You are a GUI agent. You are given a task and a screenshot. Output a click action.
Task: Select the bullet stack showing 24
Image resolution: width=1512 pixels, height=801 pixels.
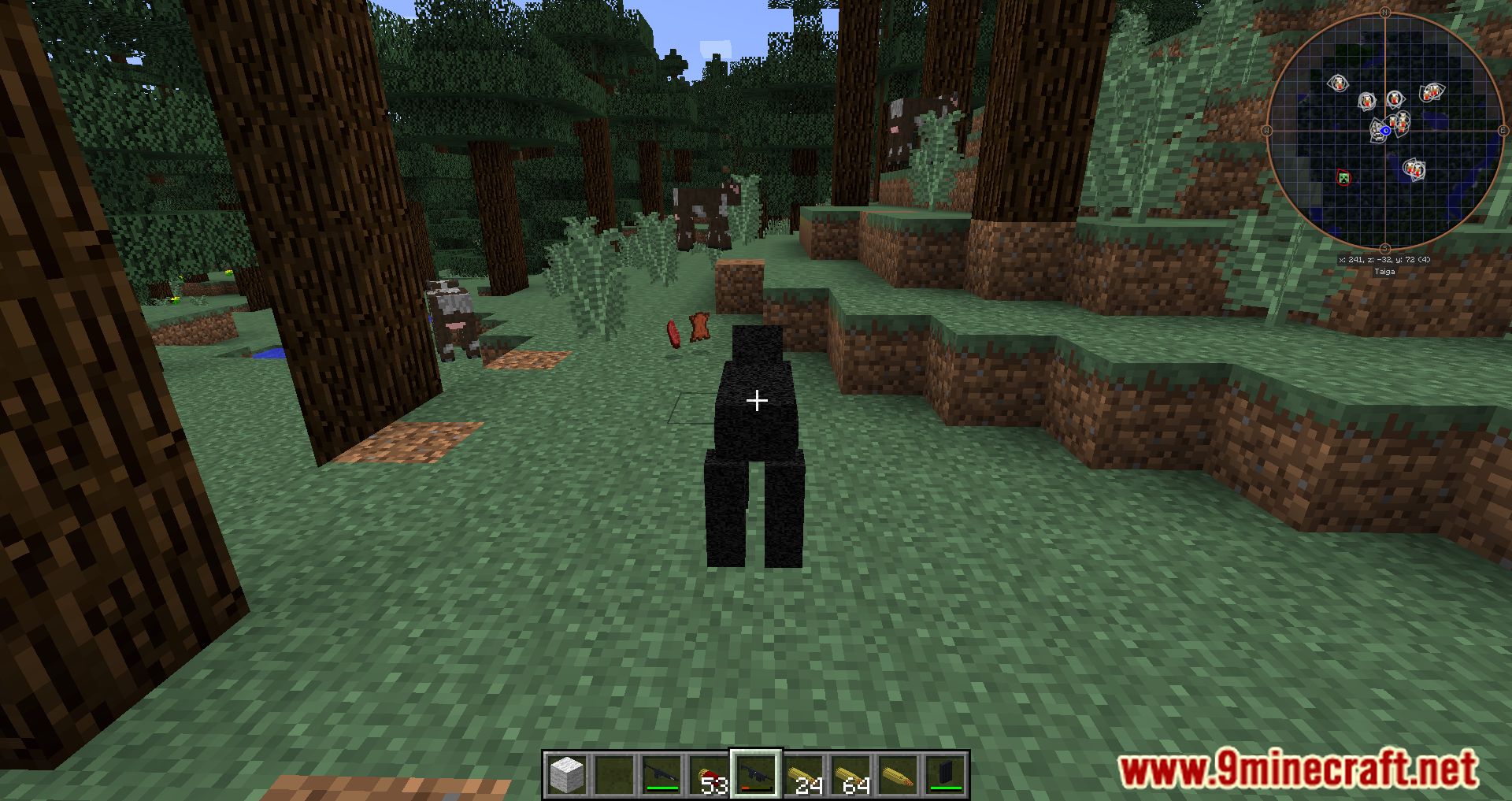pyautogui.click(x=803, y=774)
